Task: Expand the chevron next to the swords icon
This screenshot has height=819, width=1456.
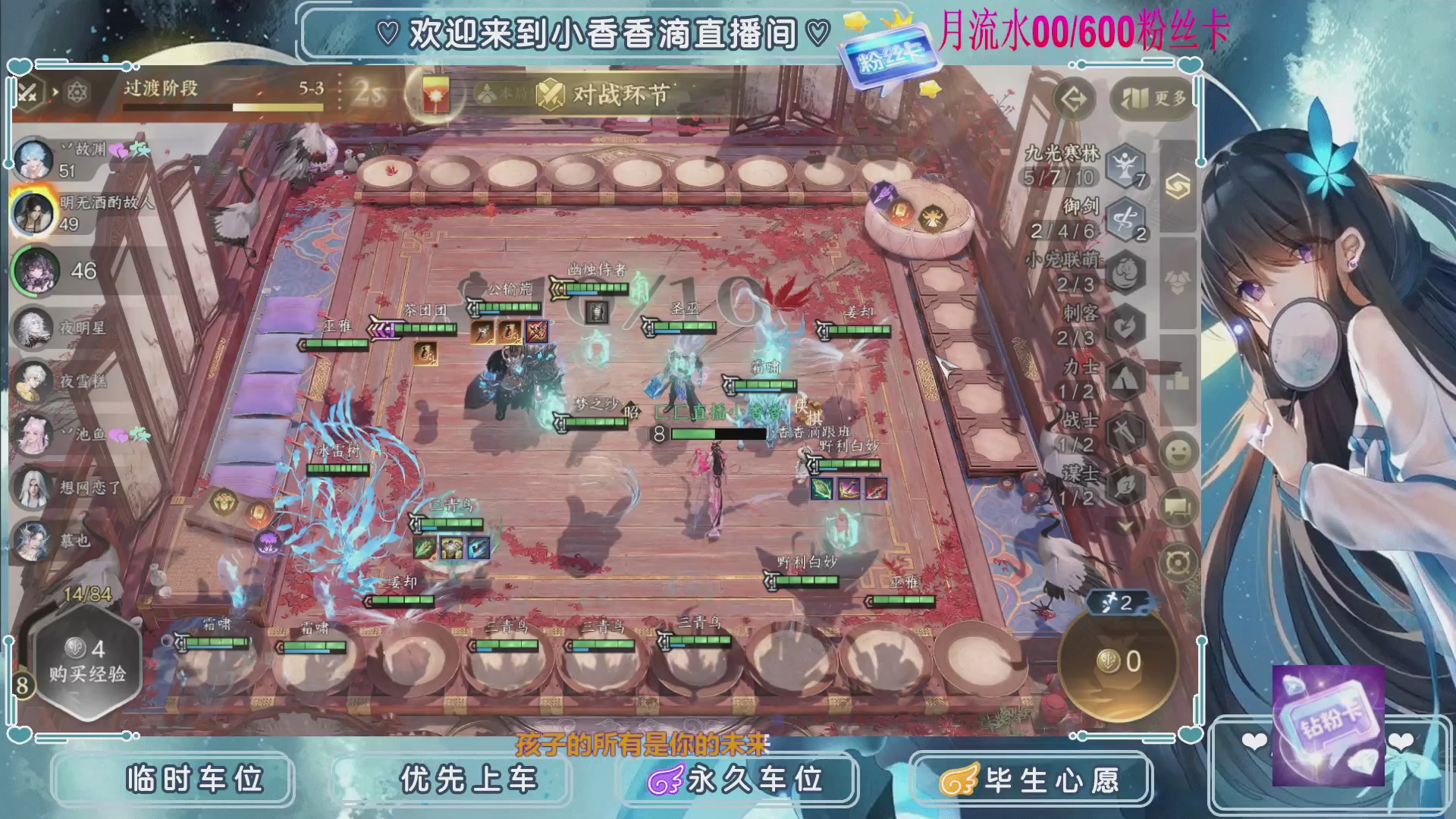Action: [55, 91]
